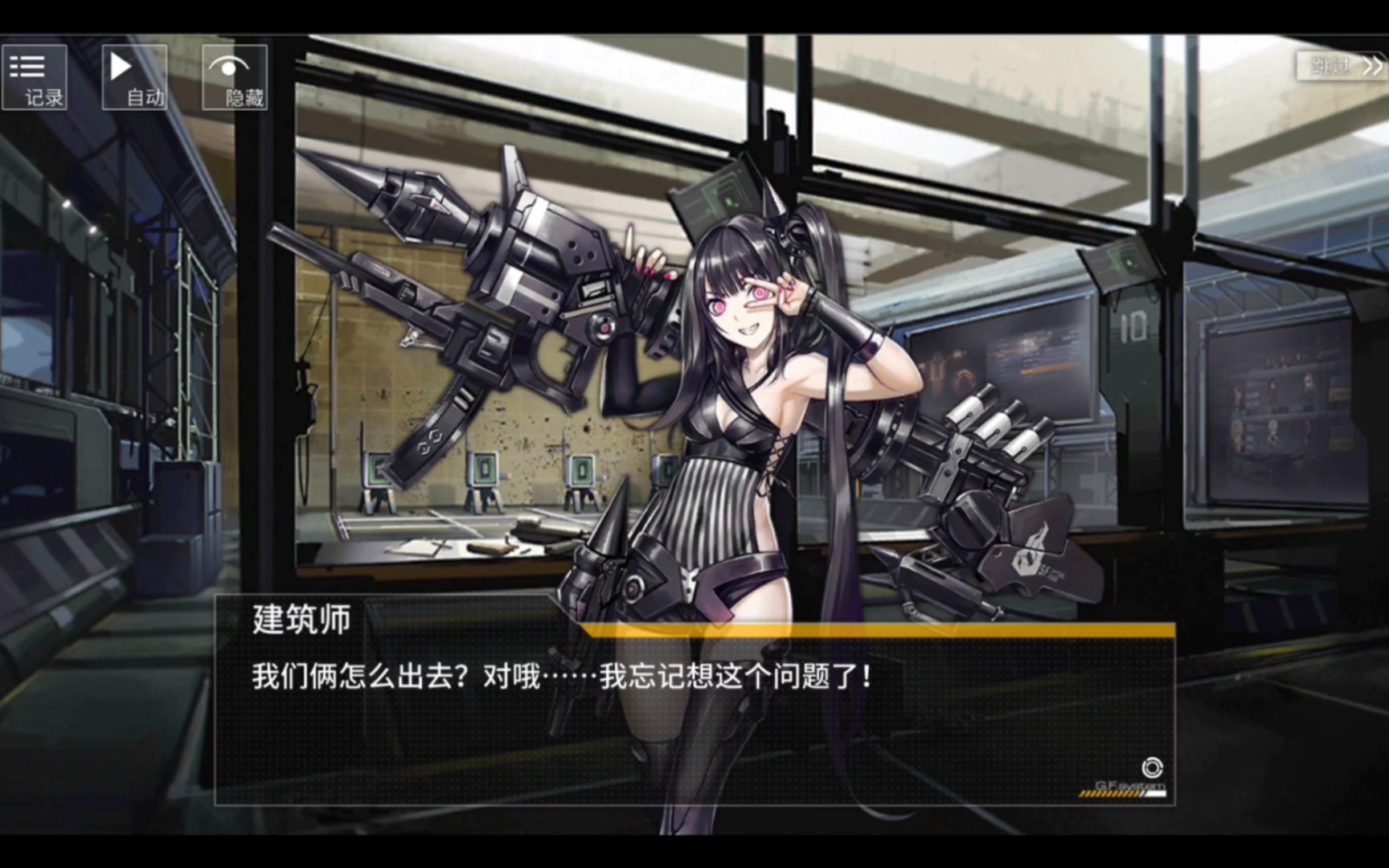Open the dialogue log (记录)
The height and width of the screenshot is (868, 1389).
[35, 77]
